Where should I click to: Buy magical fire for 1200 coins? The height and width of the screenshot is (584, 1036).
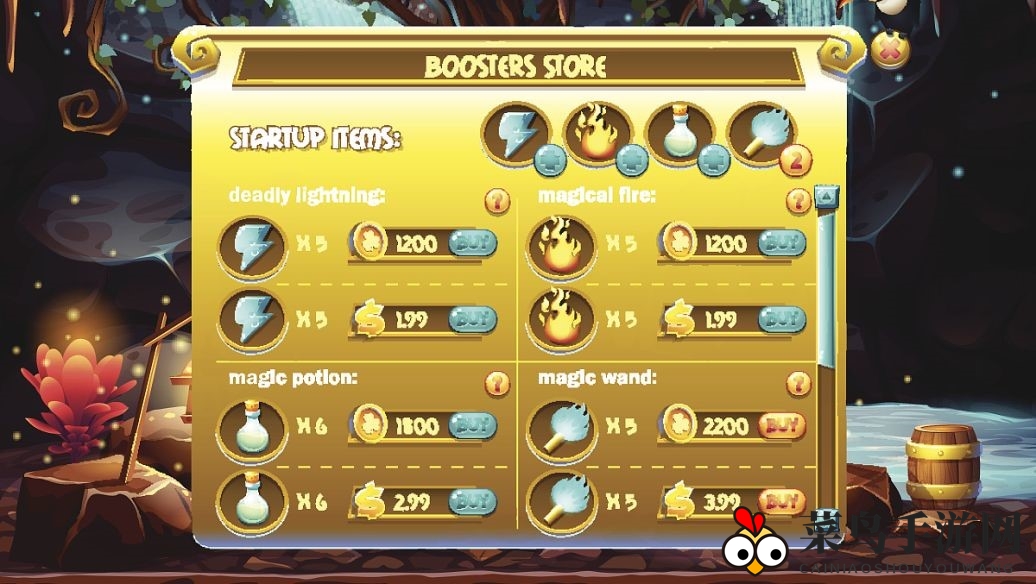782,243
